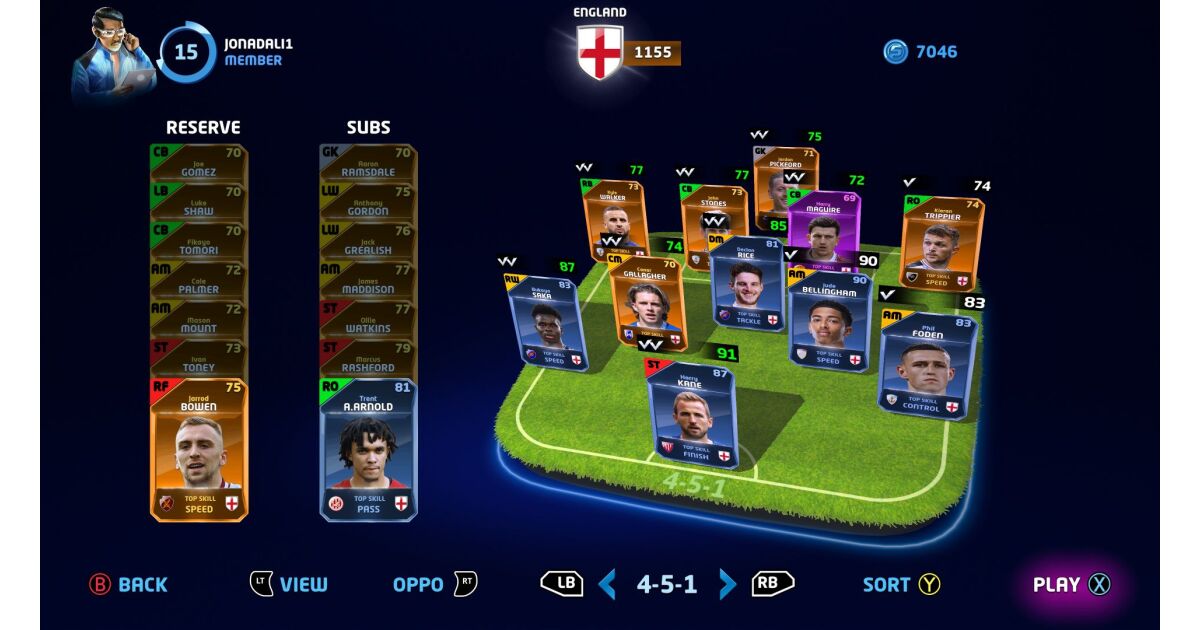Select Jack Grealish in subs list
Viewport: 1200px width, 630px height.
pos(368,242)
